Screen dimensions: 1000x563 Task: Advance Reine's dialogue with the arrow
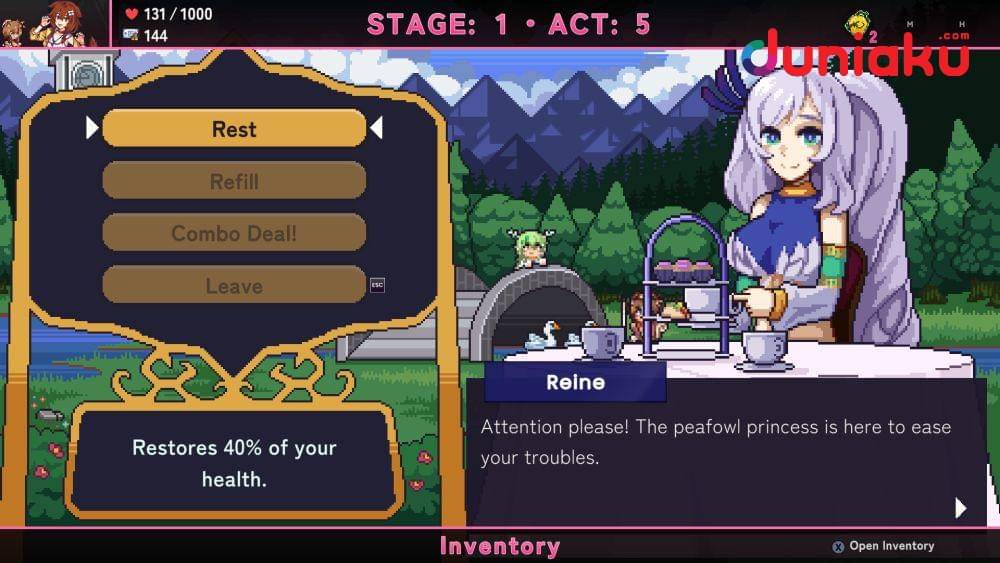[961, 508]
